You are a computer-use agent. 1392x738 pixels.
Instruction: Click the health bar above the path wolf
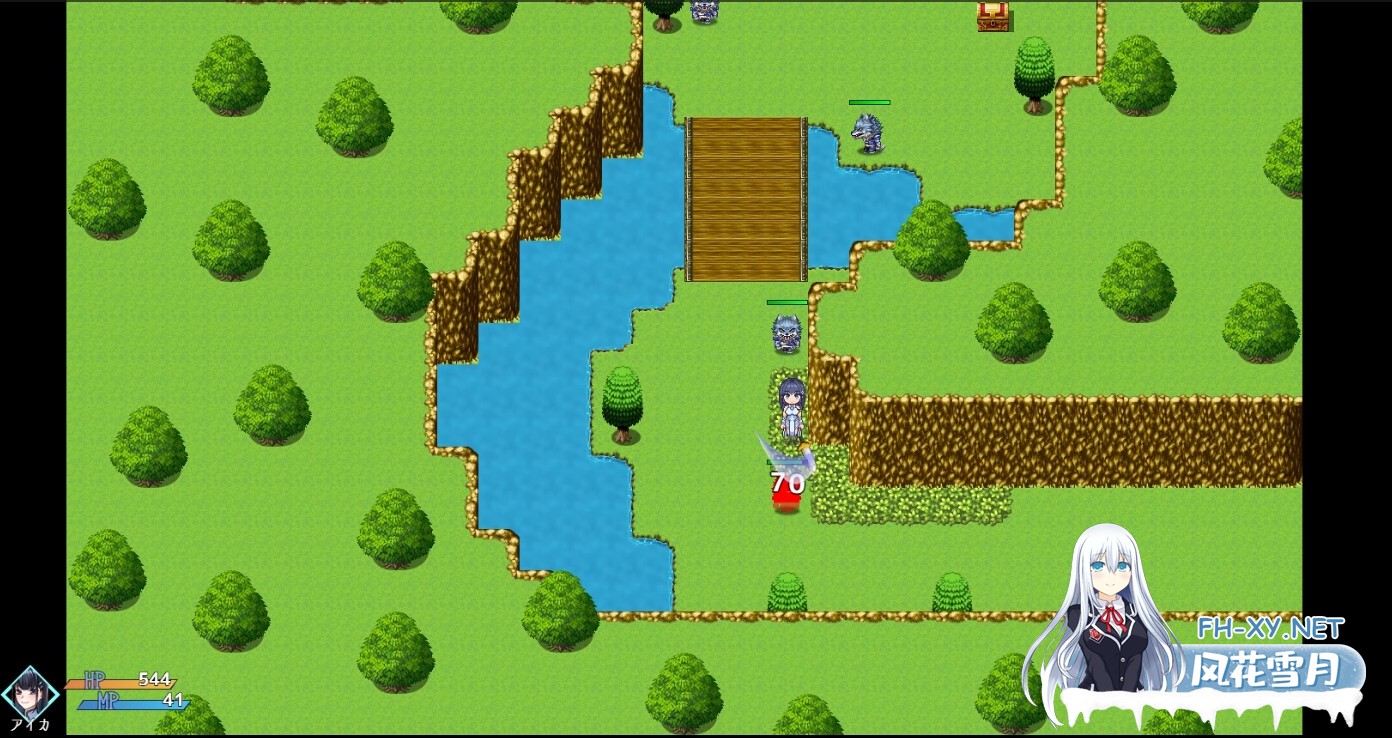pos(786,301)
